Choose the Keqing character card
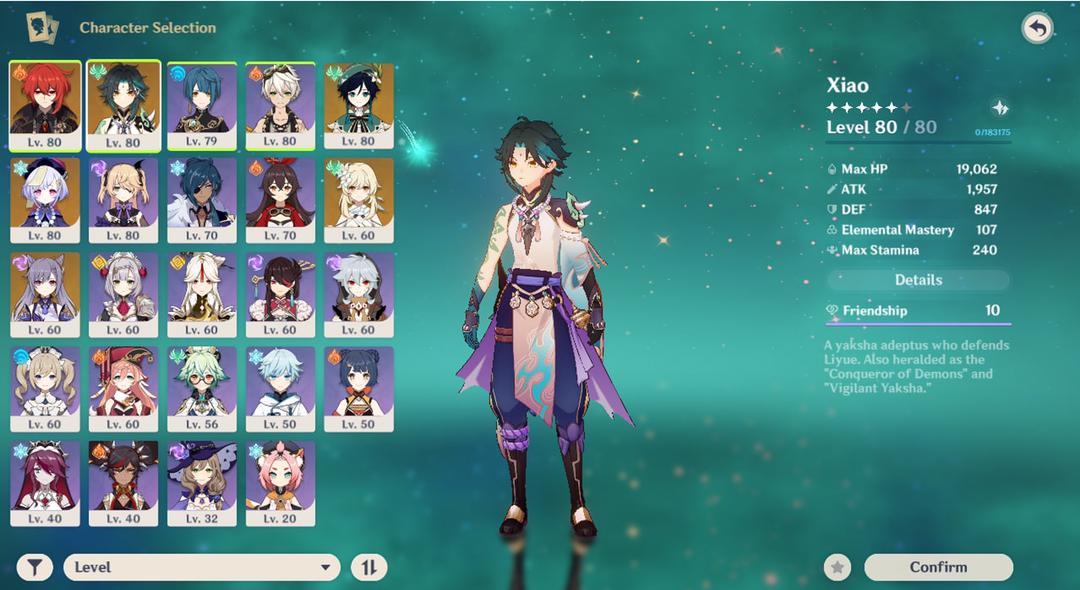Viewport: 1080px width, 590px height. pyautogui.click(x=45, y=294)
